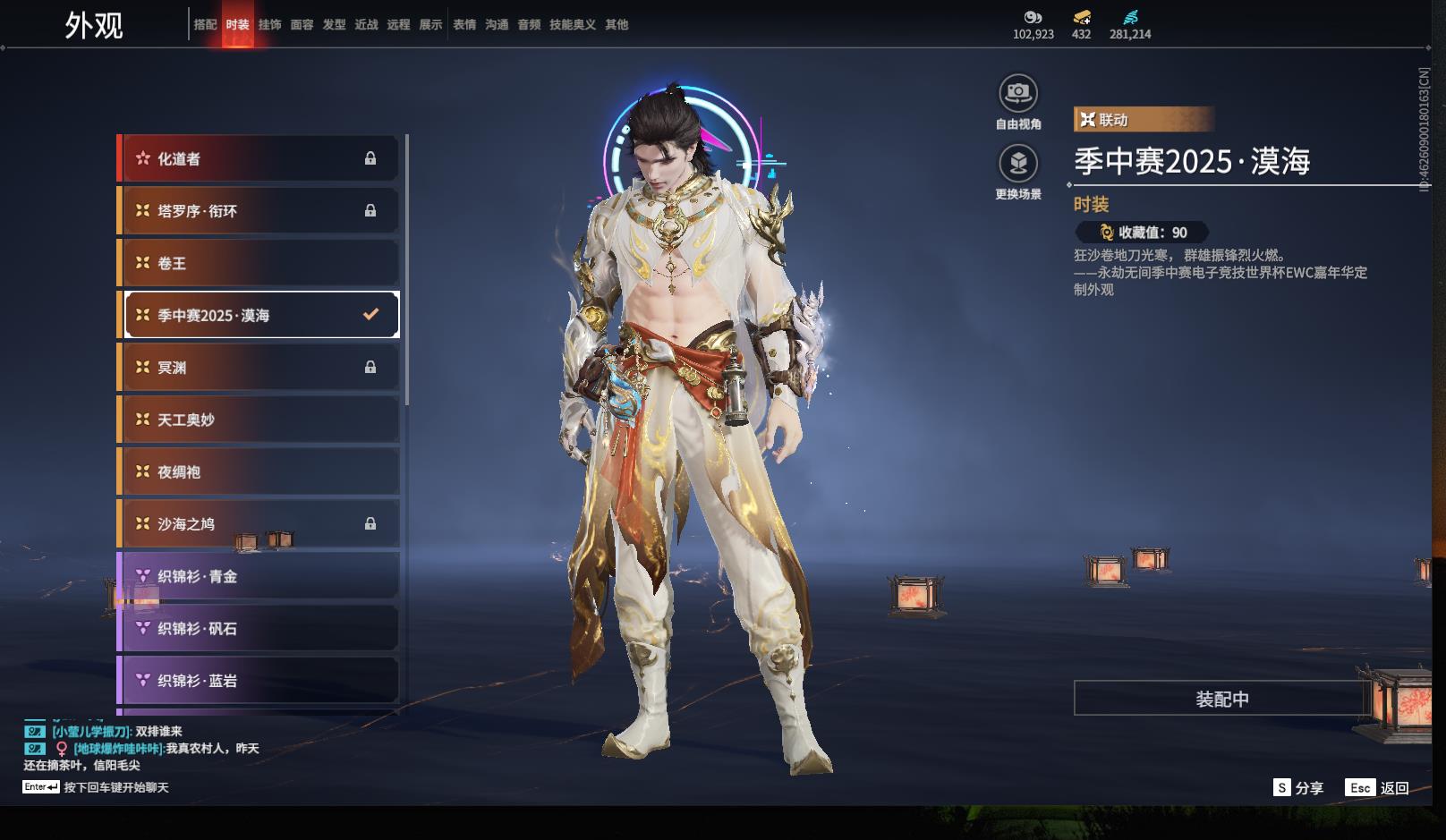The height and width of the screenshot is (840, 1446).
Task: Activate the 自由视角 camera icon
Action: click(1018, 93)
